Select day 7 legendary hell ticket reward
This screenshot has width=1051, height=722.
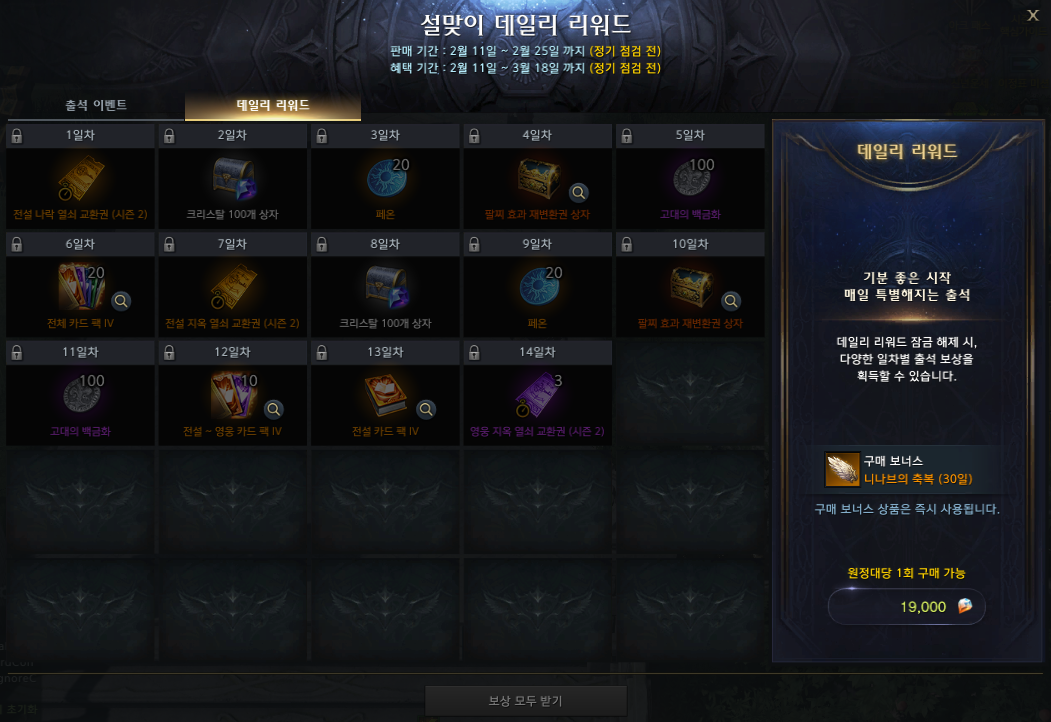(233, 288)
